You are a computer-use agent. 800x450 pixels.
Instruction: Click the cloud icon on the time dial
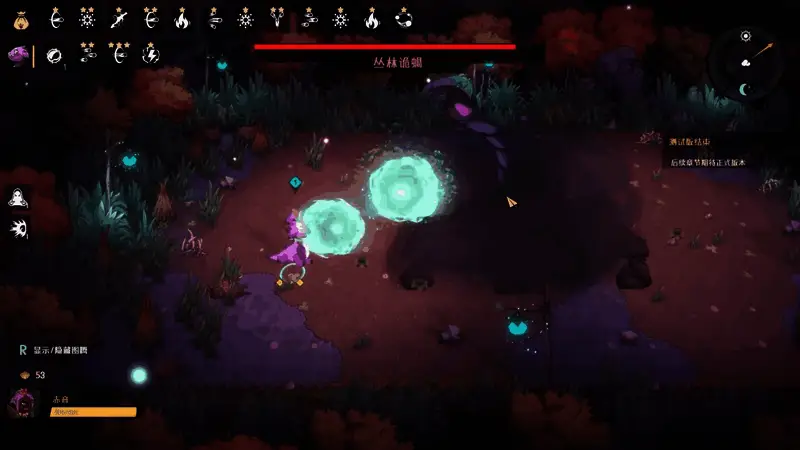tap(745, 63)
